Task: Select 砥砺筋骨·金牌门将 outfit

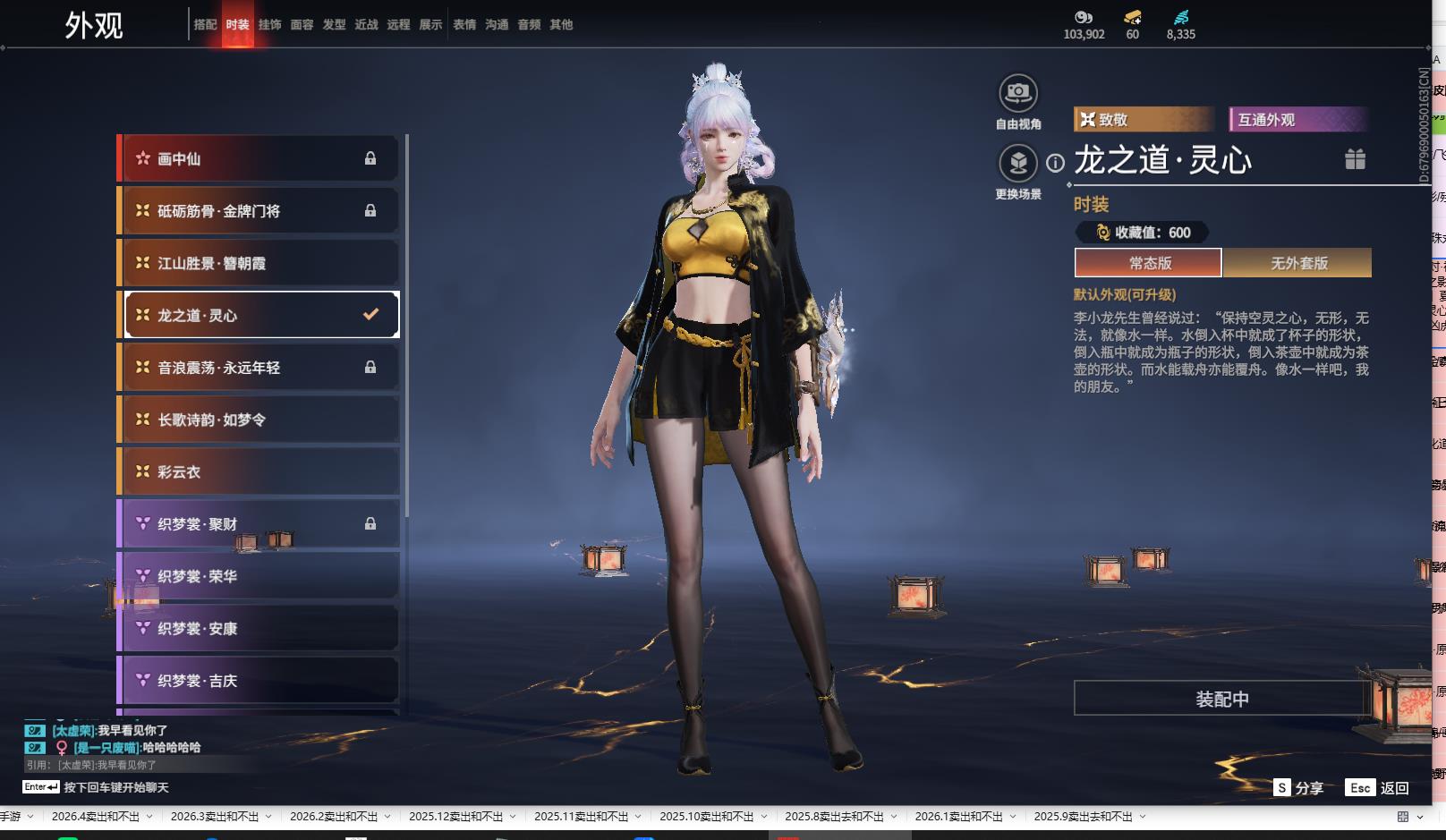Action: (x=259, y=211)
